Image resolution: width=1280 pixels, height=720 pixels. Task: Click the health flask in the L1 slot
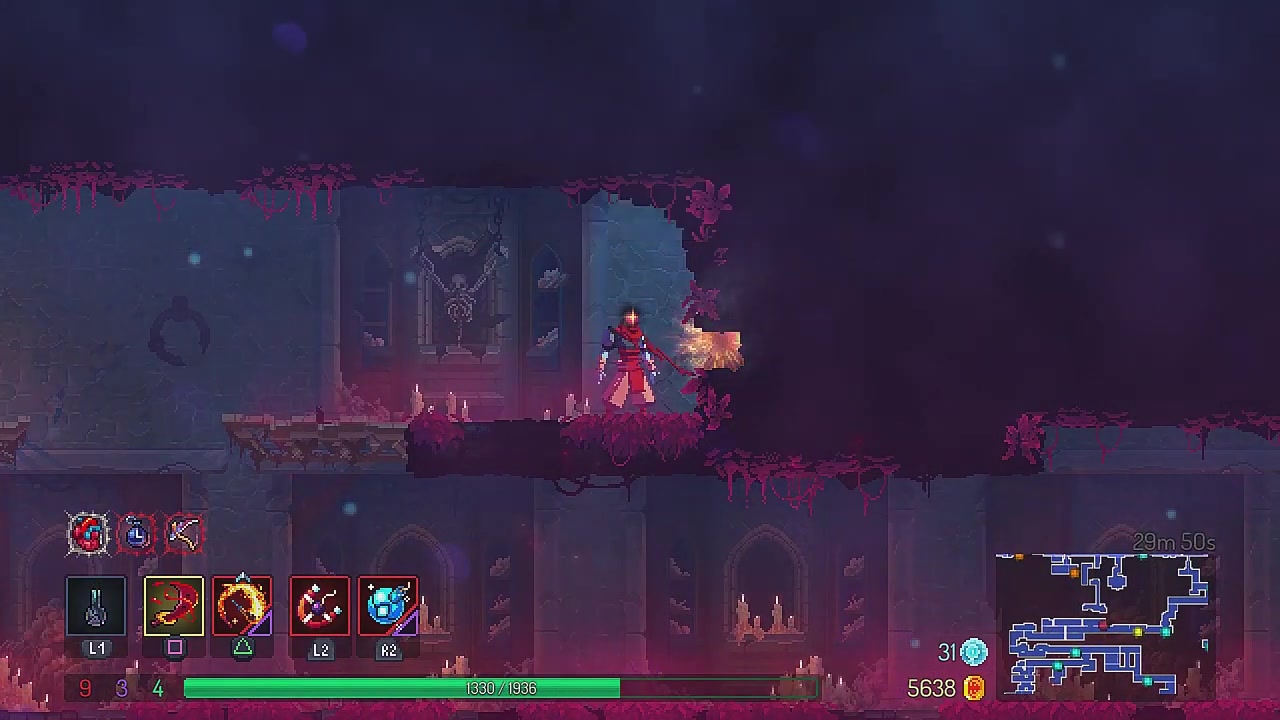coord(96,605)
